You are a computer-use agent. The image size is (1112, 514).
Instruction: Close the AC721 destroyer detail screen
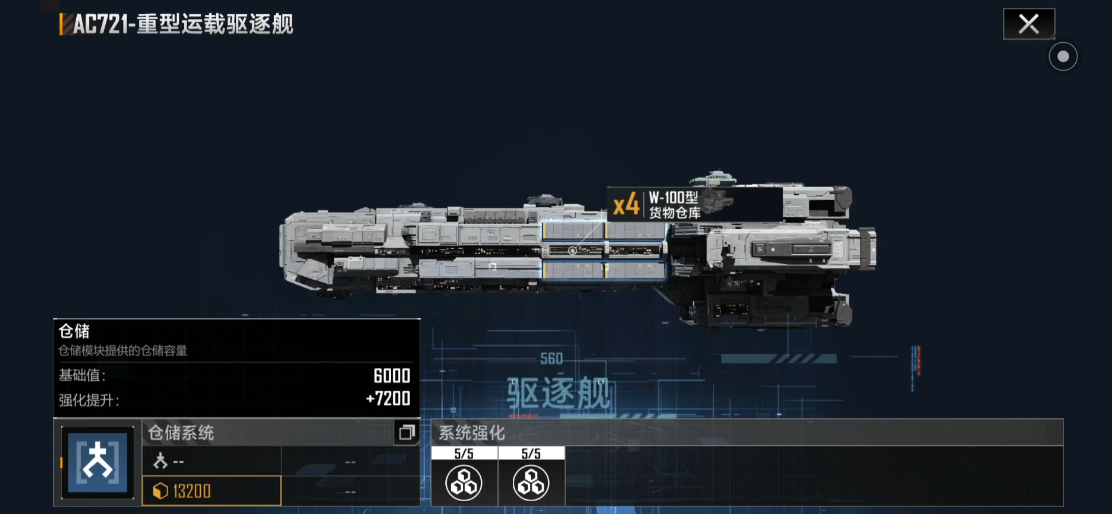click(x=1028, y=24)
